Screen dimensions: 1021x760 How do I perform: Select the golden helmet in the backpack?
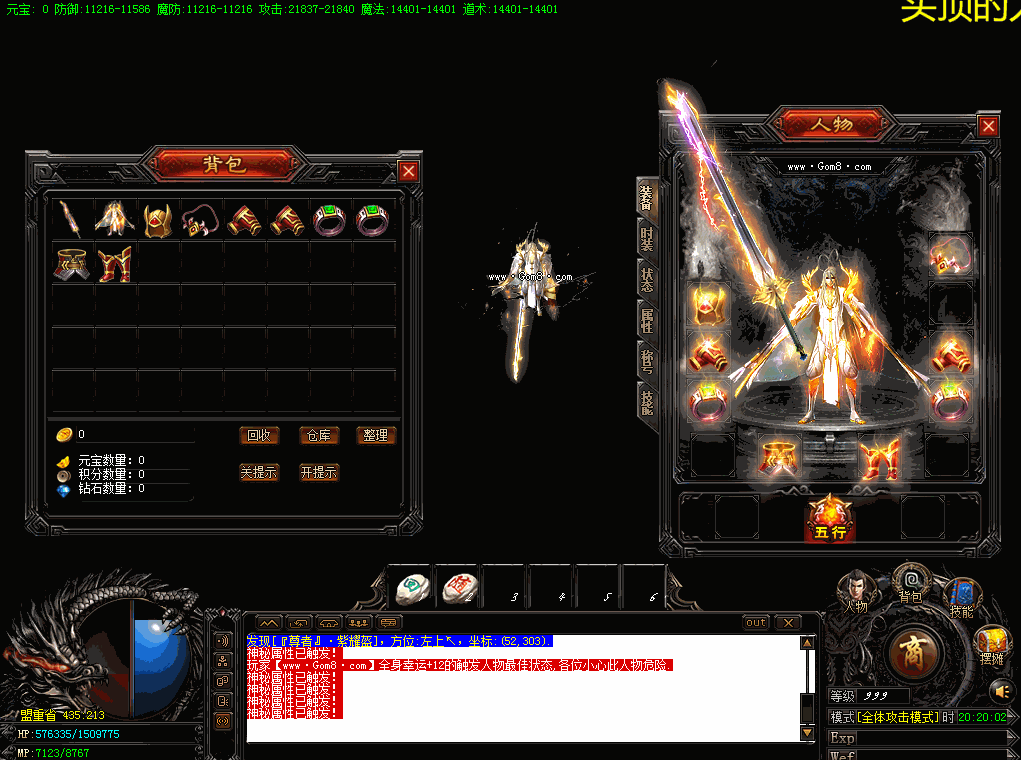tap(159, 219)
